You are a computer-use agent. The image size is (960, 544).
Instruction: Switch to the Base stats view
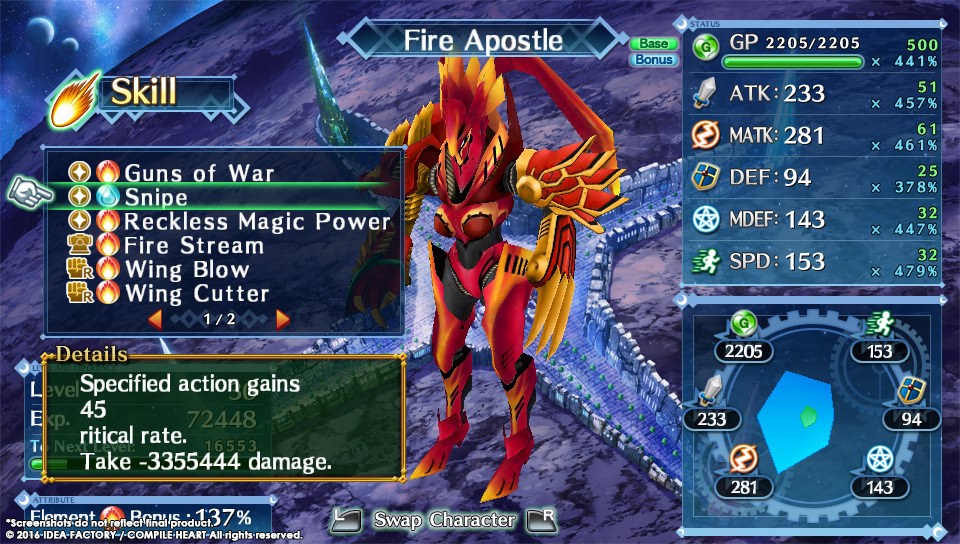pos(653,43)
